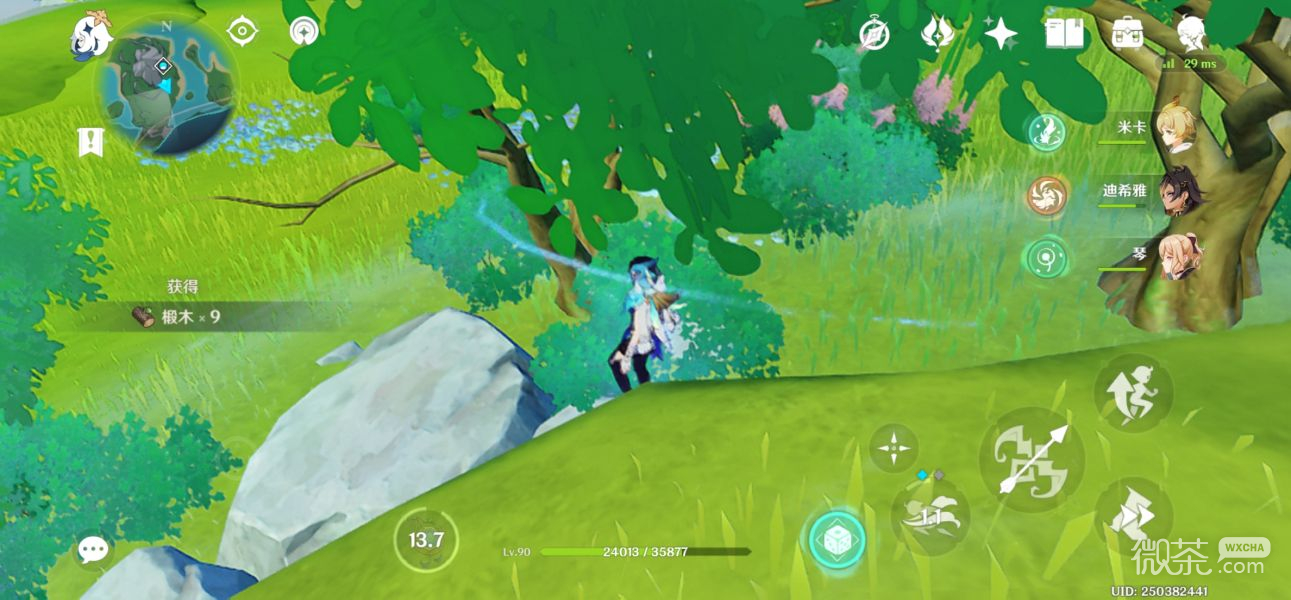This screenshot has height=600, width=1291.
Task: Open the Wish four-pointed star icon
Action: 1000,34
